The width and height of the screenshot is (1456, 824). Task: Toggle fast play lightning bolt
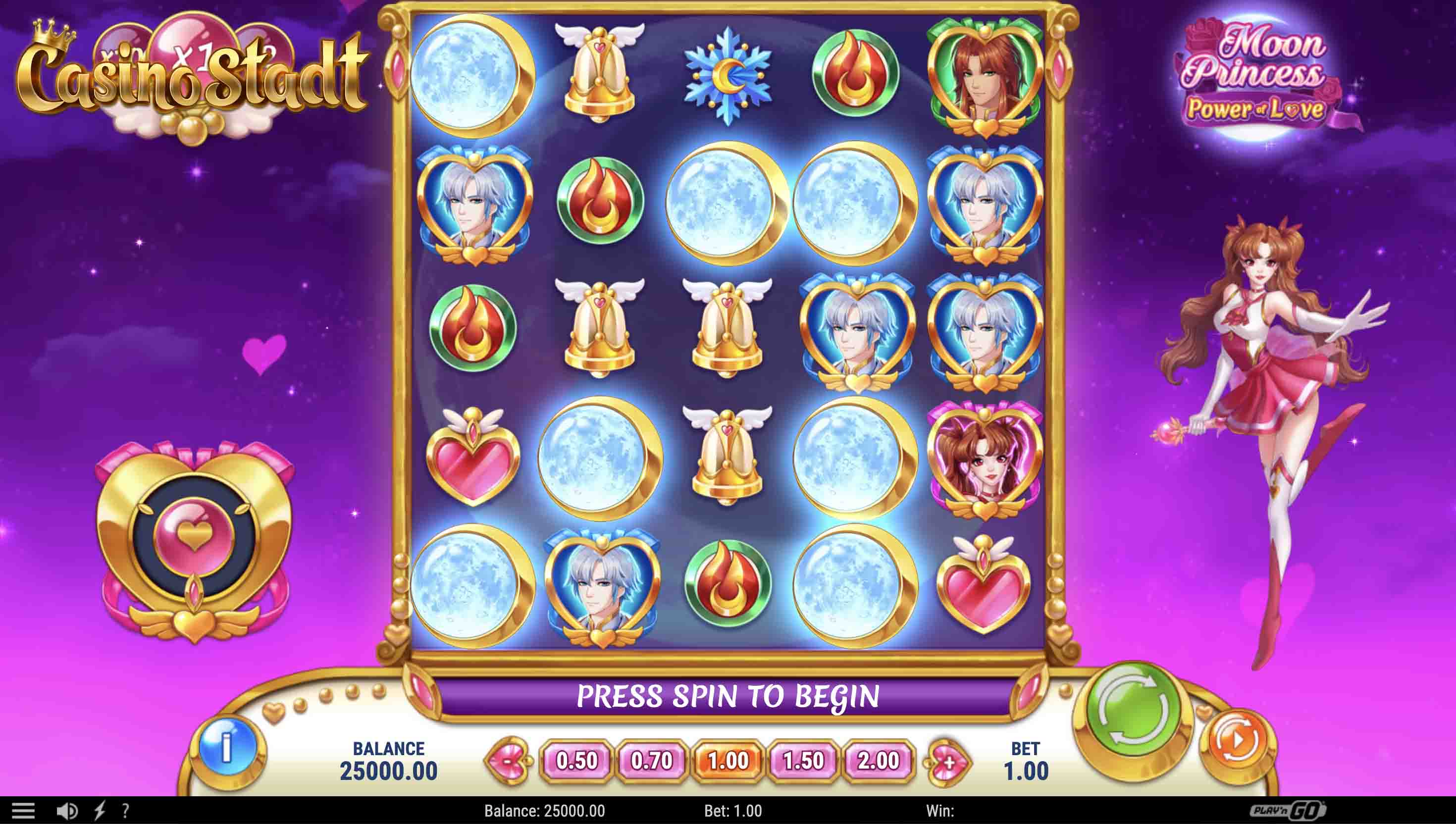(100, 811)
